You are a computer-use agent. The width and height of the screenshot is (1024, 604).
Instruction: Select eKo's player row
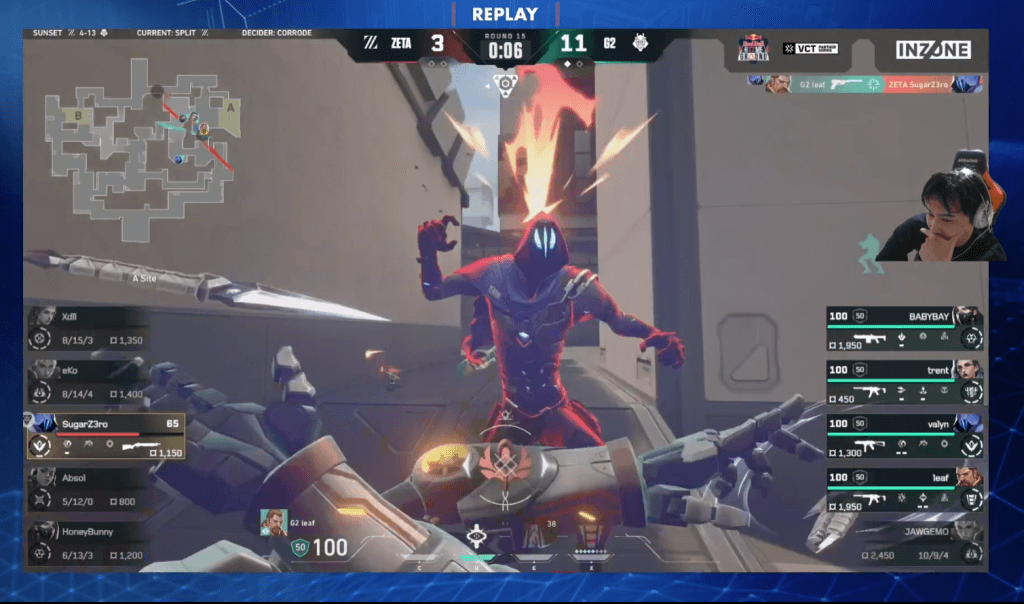(x=88, y=383)
